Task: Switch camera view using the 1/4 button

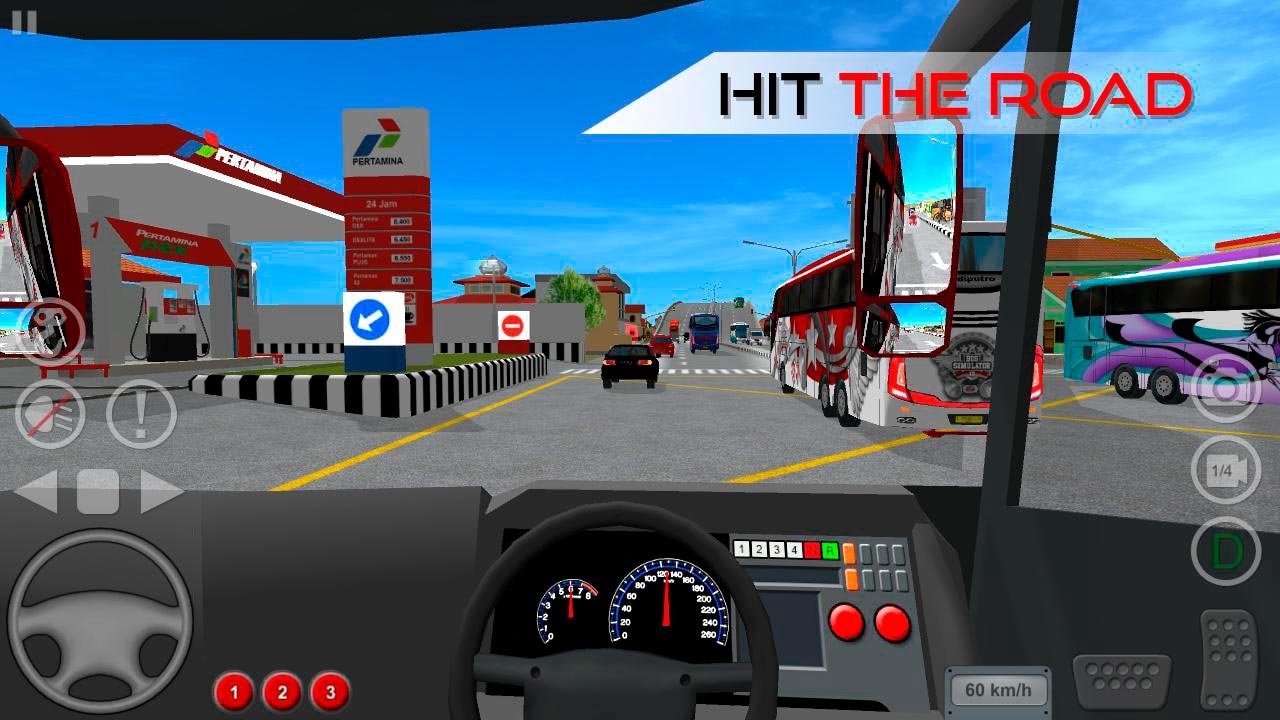Action: pos(1226,470)
